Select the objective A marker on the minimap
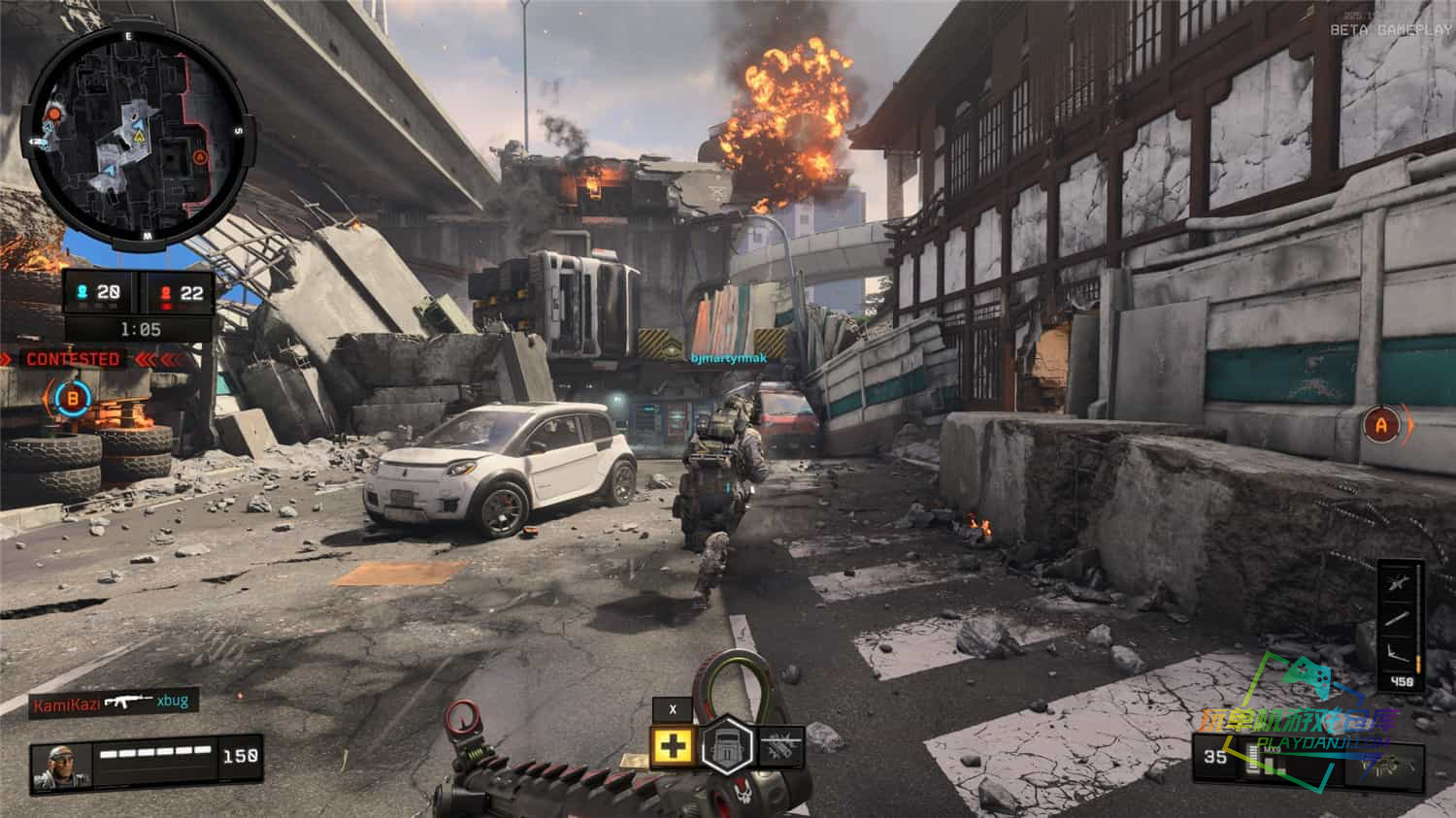This screenshot has height=818, width=1456. point(200,156)
